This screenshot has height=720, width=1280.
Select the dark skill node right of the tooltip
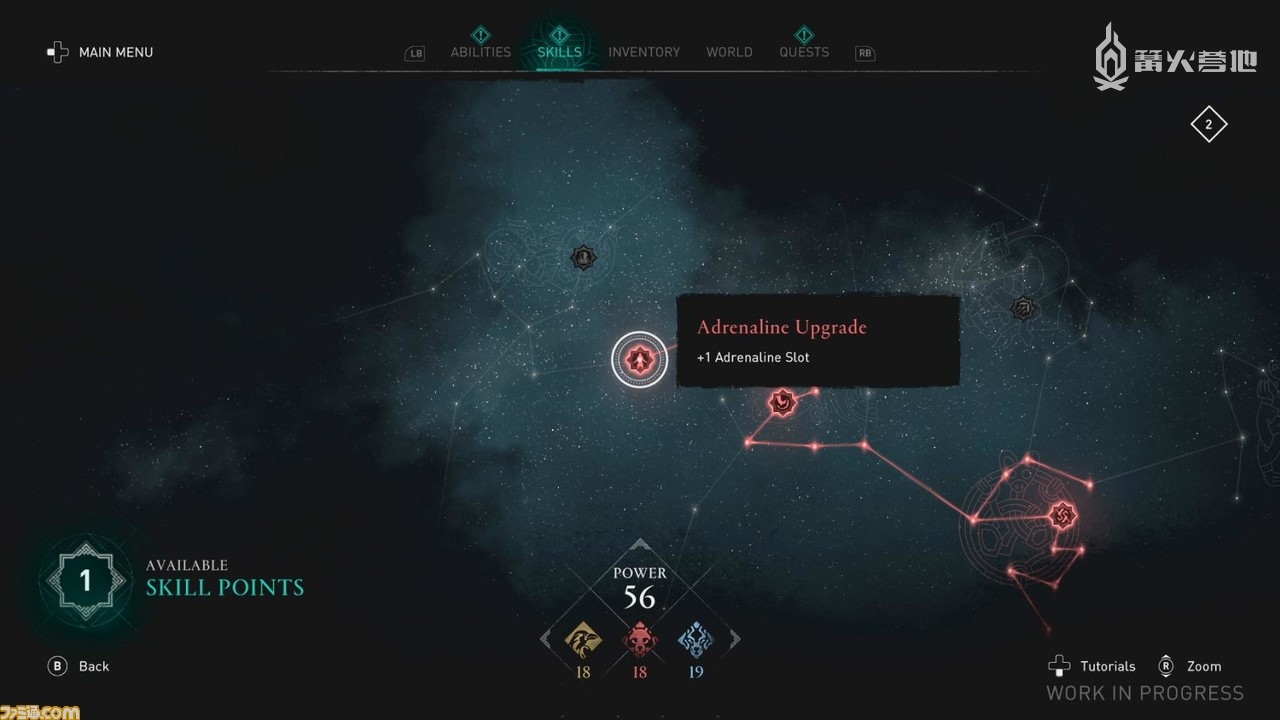point(1021,308)
